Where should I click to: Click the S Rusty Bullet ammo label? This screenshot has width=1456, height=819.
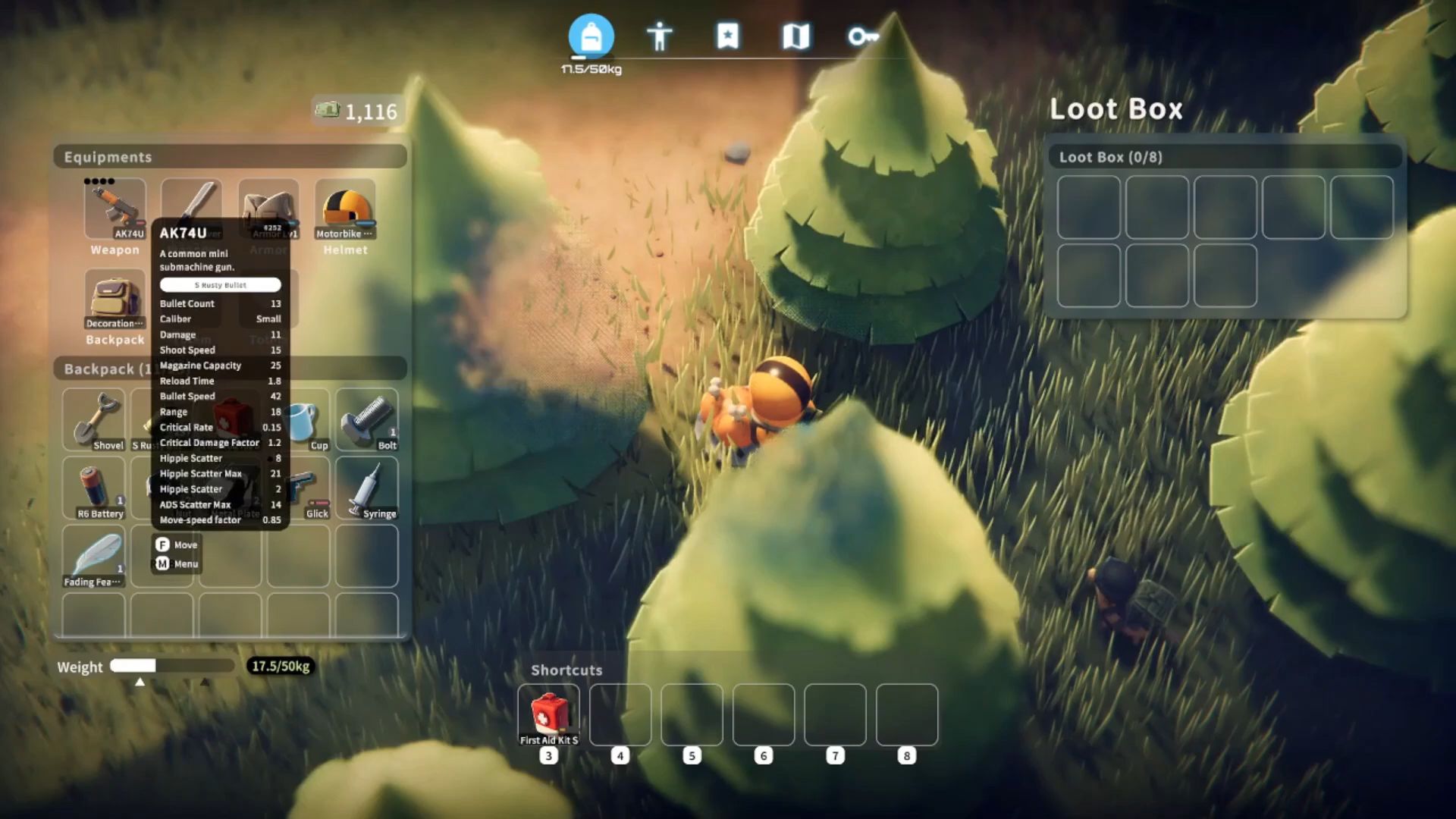(x=220, y=284)
